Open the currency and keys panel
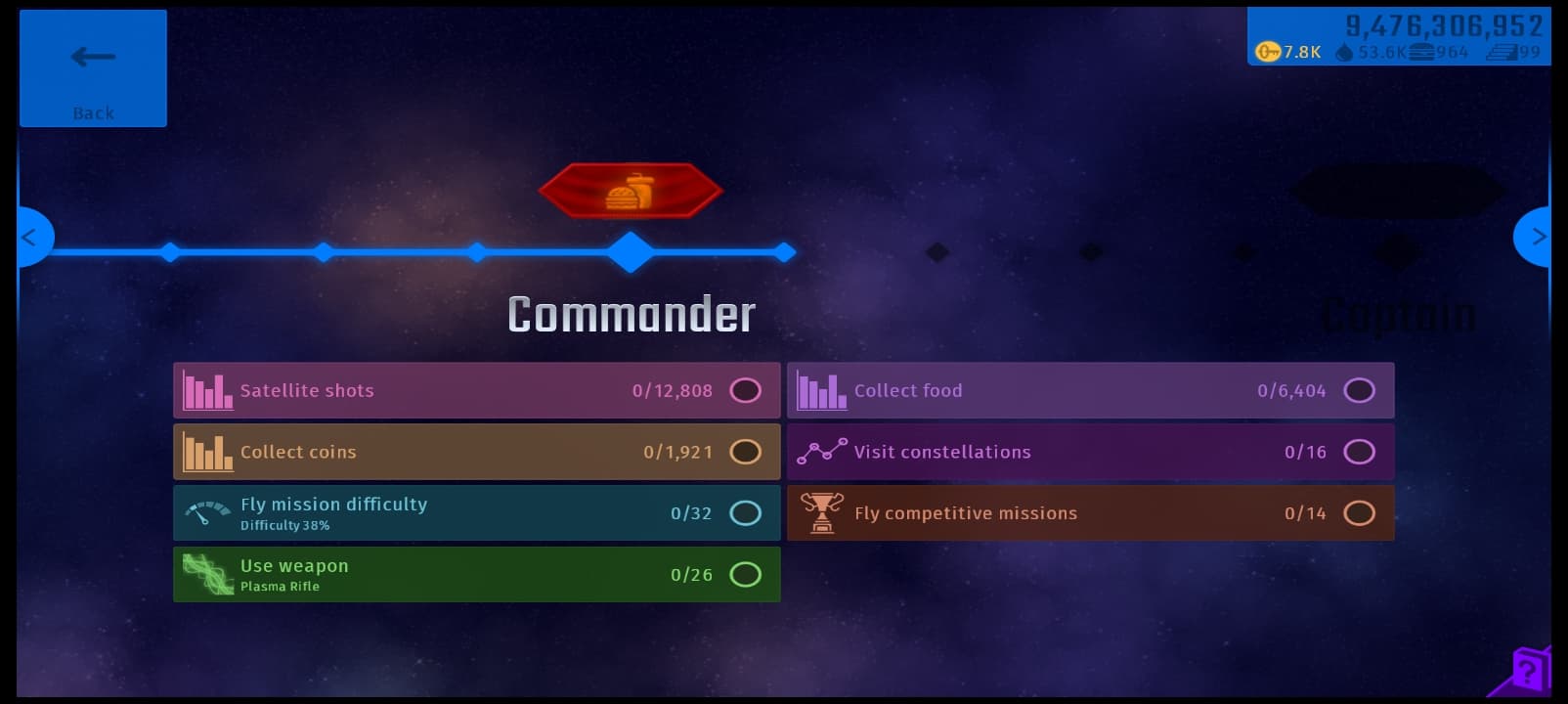 (1398, 37)
